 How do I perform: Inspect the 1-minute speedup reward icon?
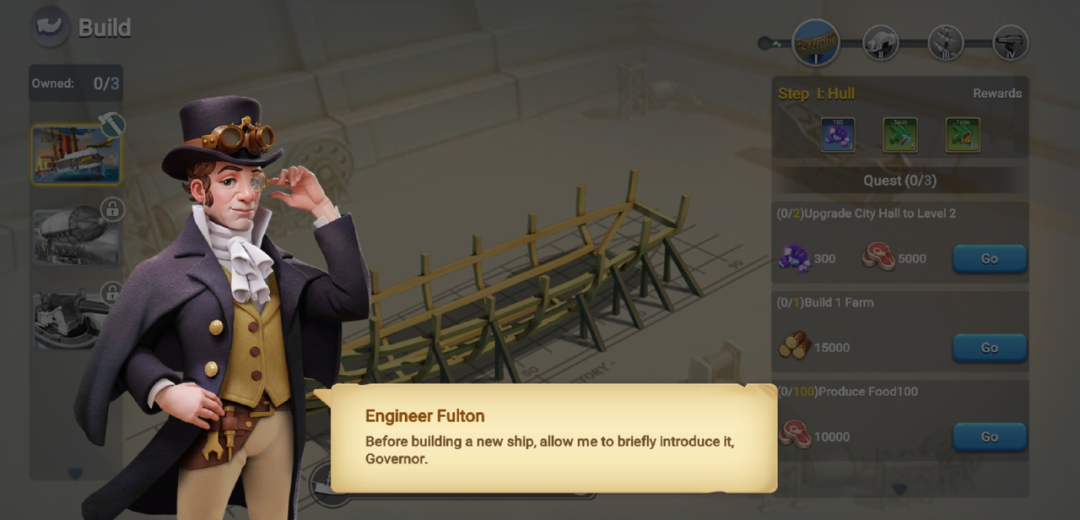[x=962, y=134]
